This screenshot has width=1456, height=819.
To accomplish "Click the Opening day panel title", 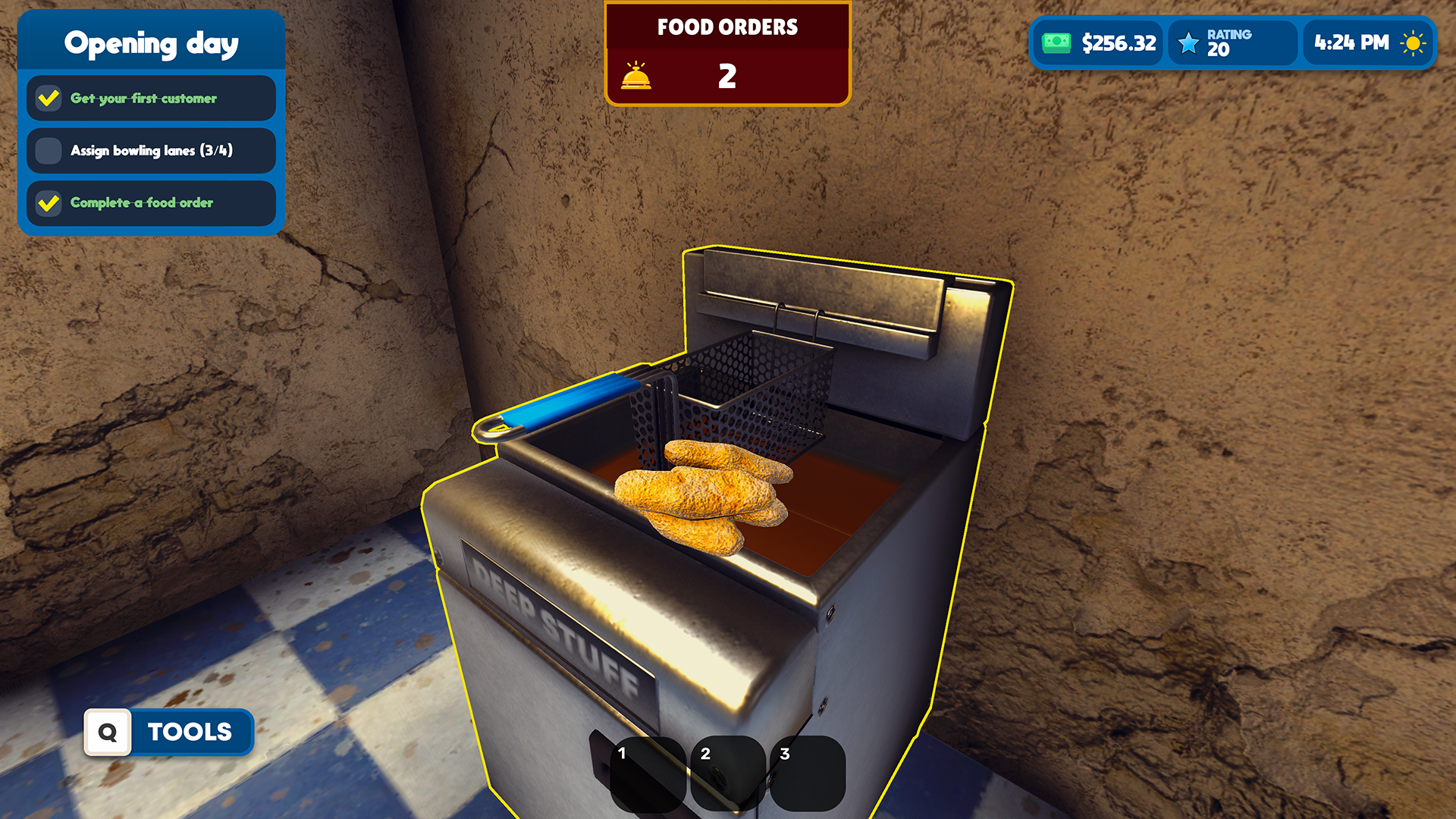I will click(151, 43).
